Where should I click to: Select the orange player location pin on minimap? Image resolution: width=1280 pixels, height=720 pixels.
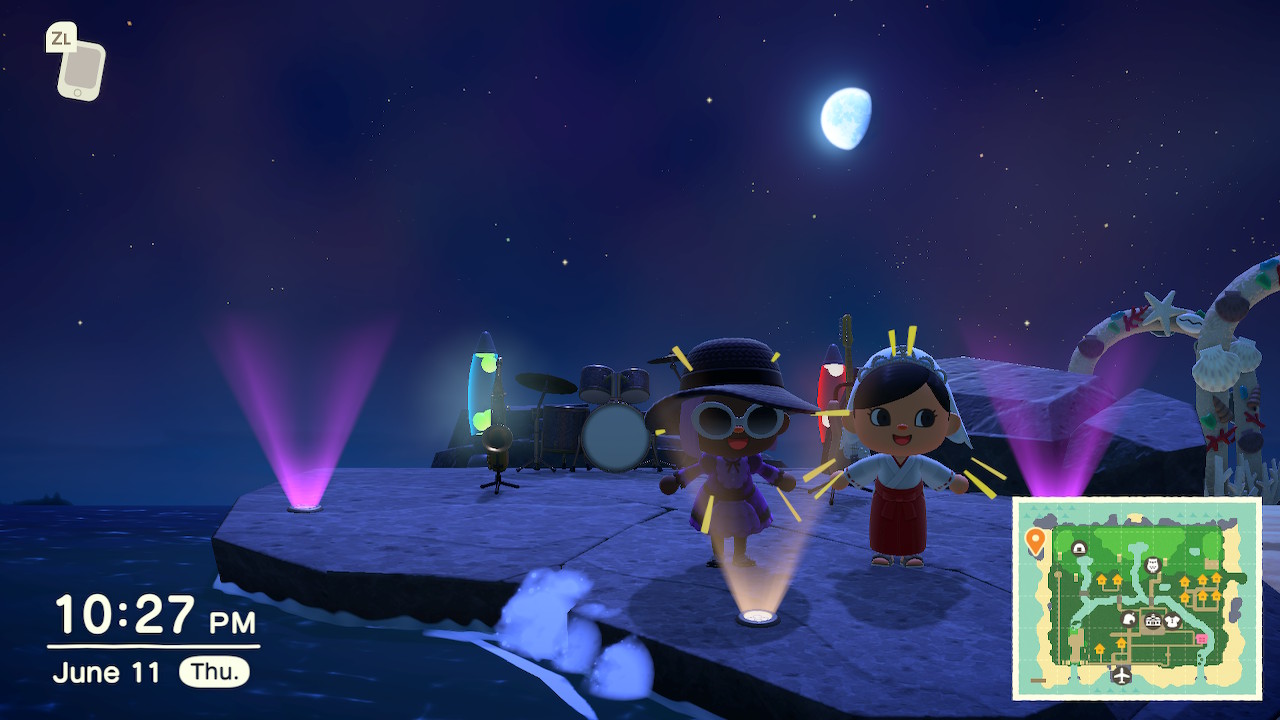[1035, 541]
